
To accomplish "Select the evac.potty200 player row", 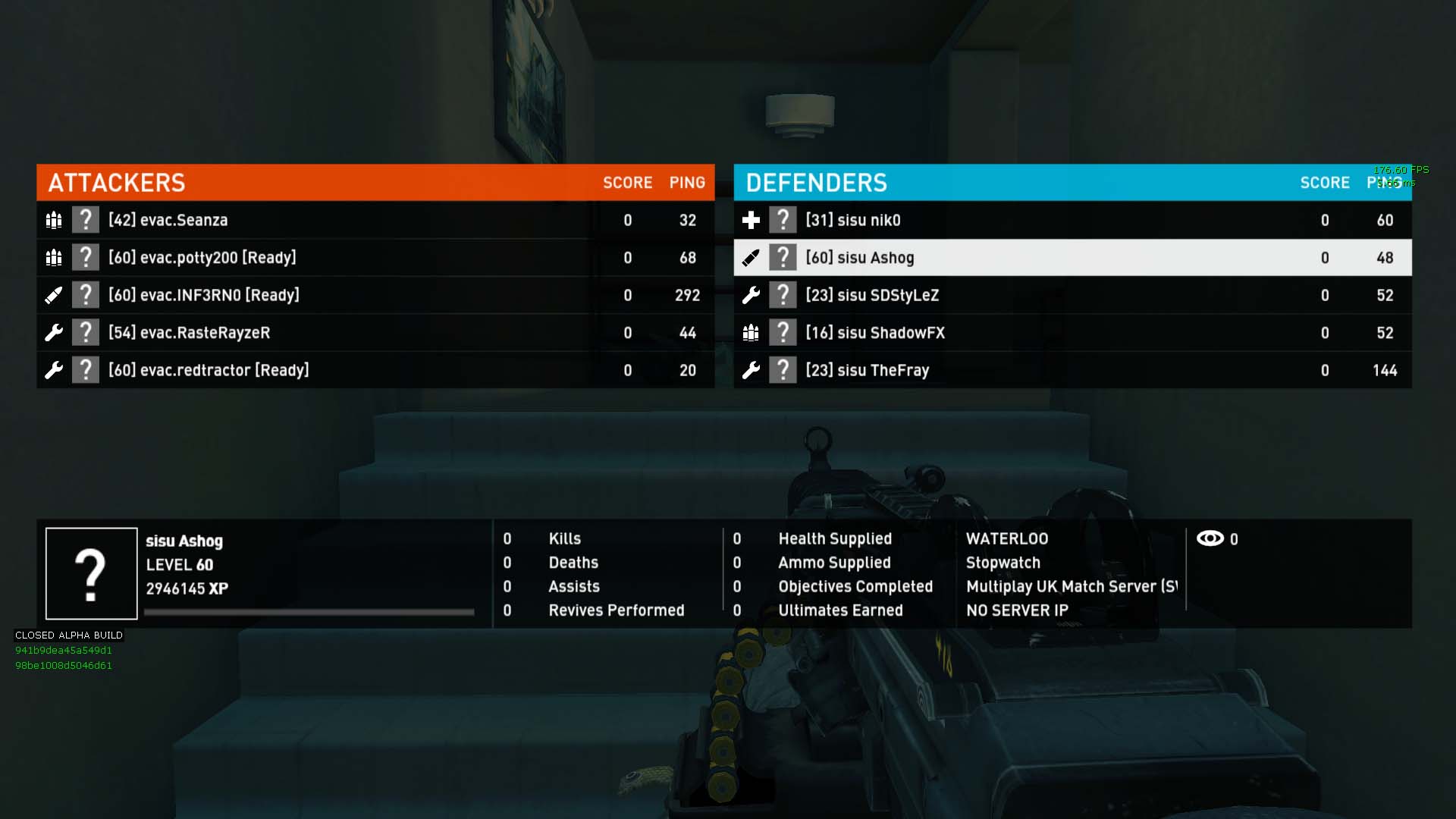I will [375, 258].
